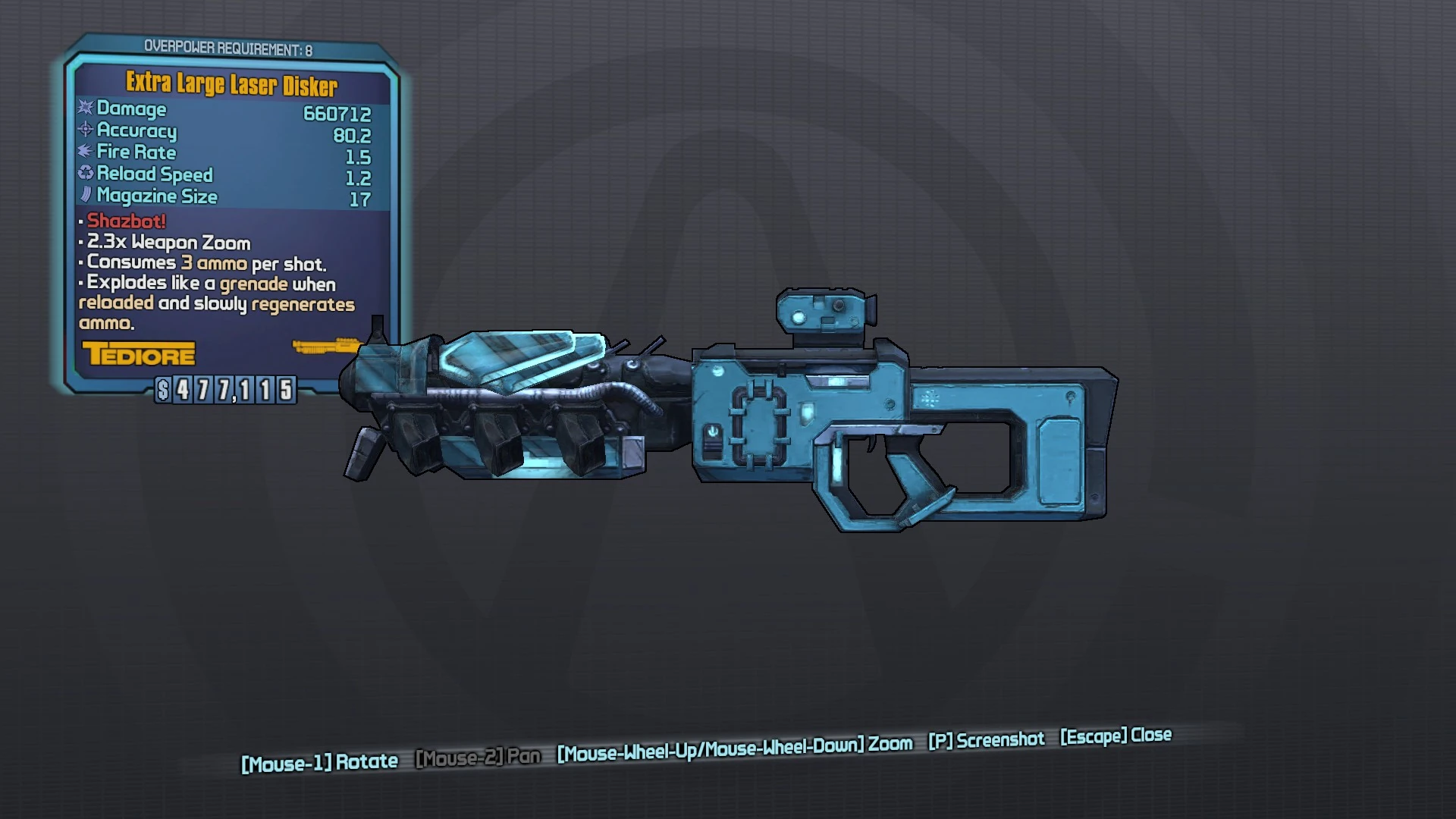1456x819 pixels.
Task: Click the Reload Speed circular icon
Action: (85, 174)
